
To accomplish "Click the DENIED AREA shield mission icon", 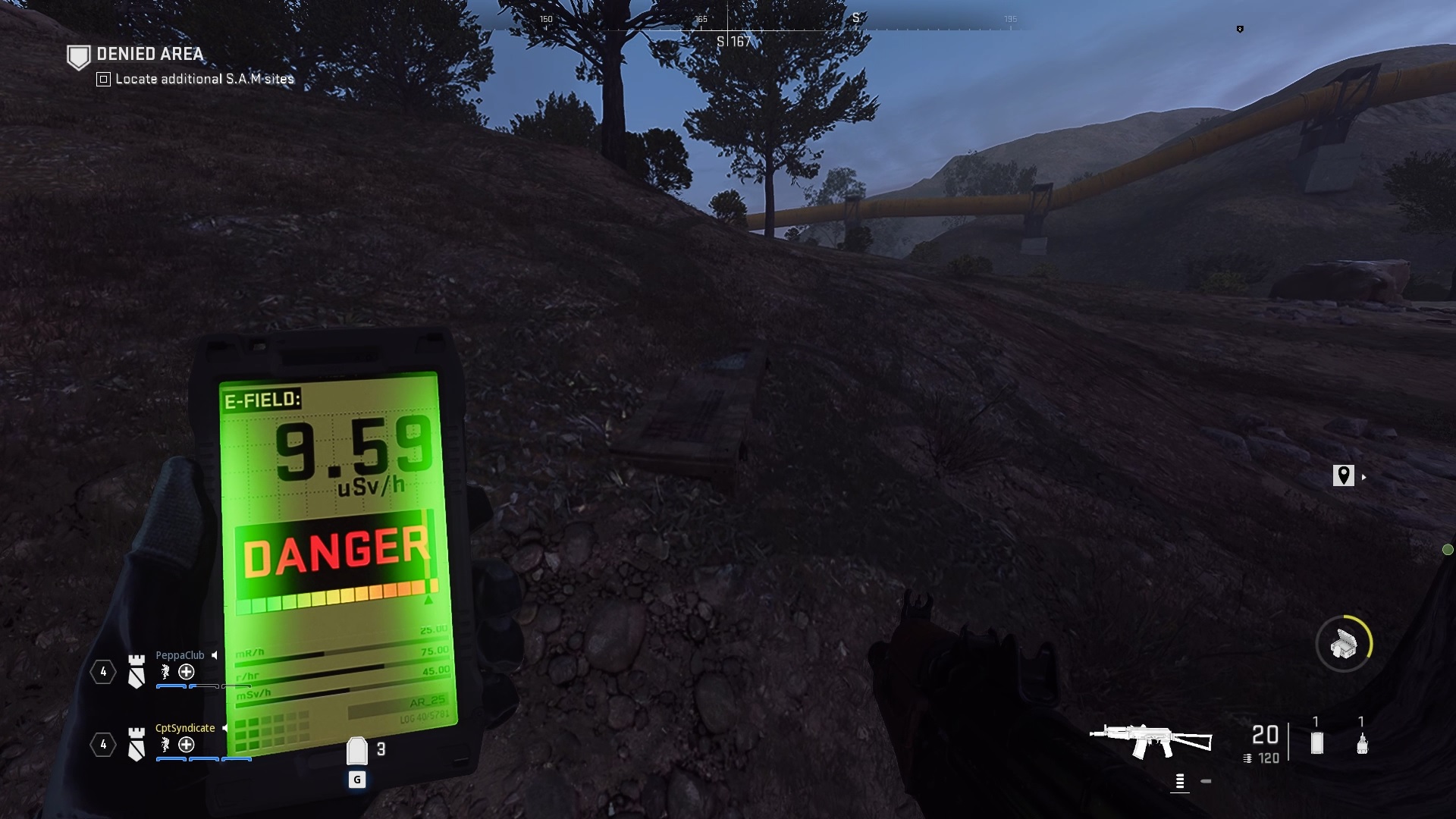I will point(78,55).
